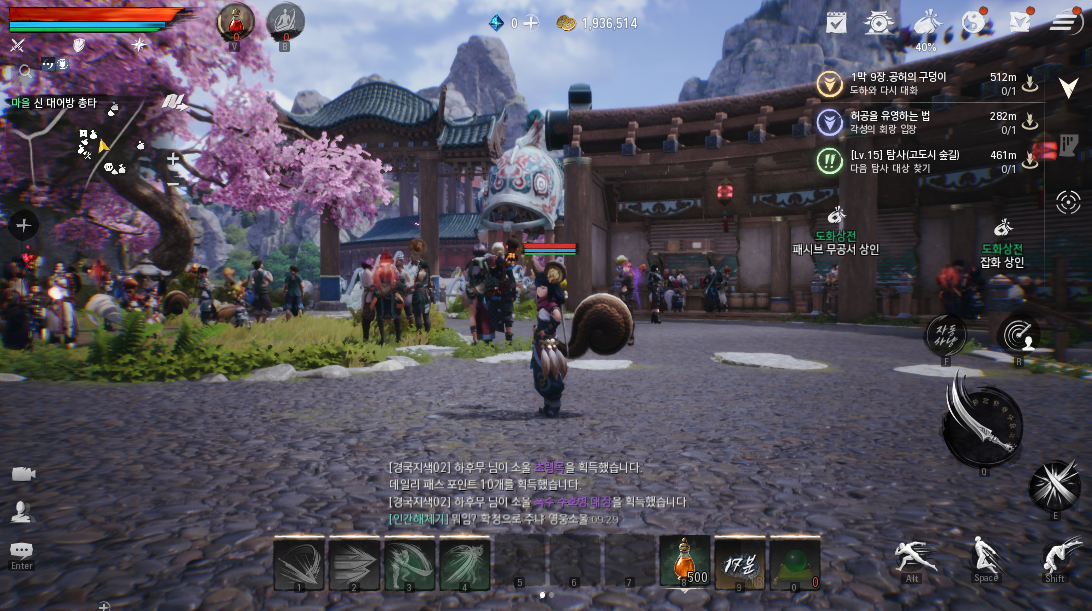Toggle the auto-hunt '자동사냥' button
Image resolution: width=1092 pixels, height=611 pixels.
pos(946,335)
